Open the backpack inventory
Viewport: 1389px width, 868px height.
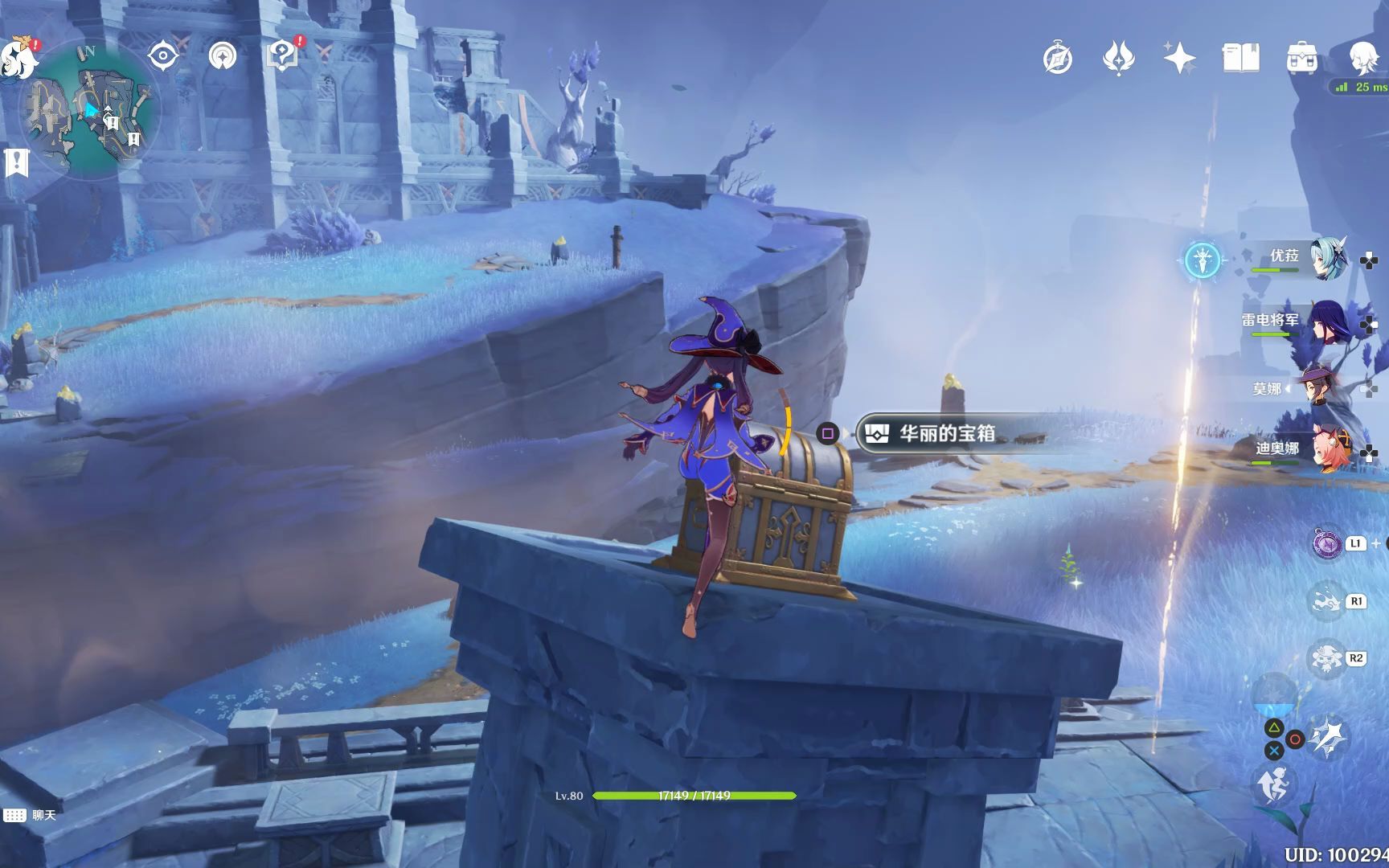pos(1301,59)
